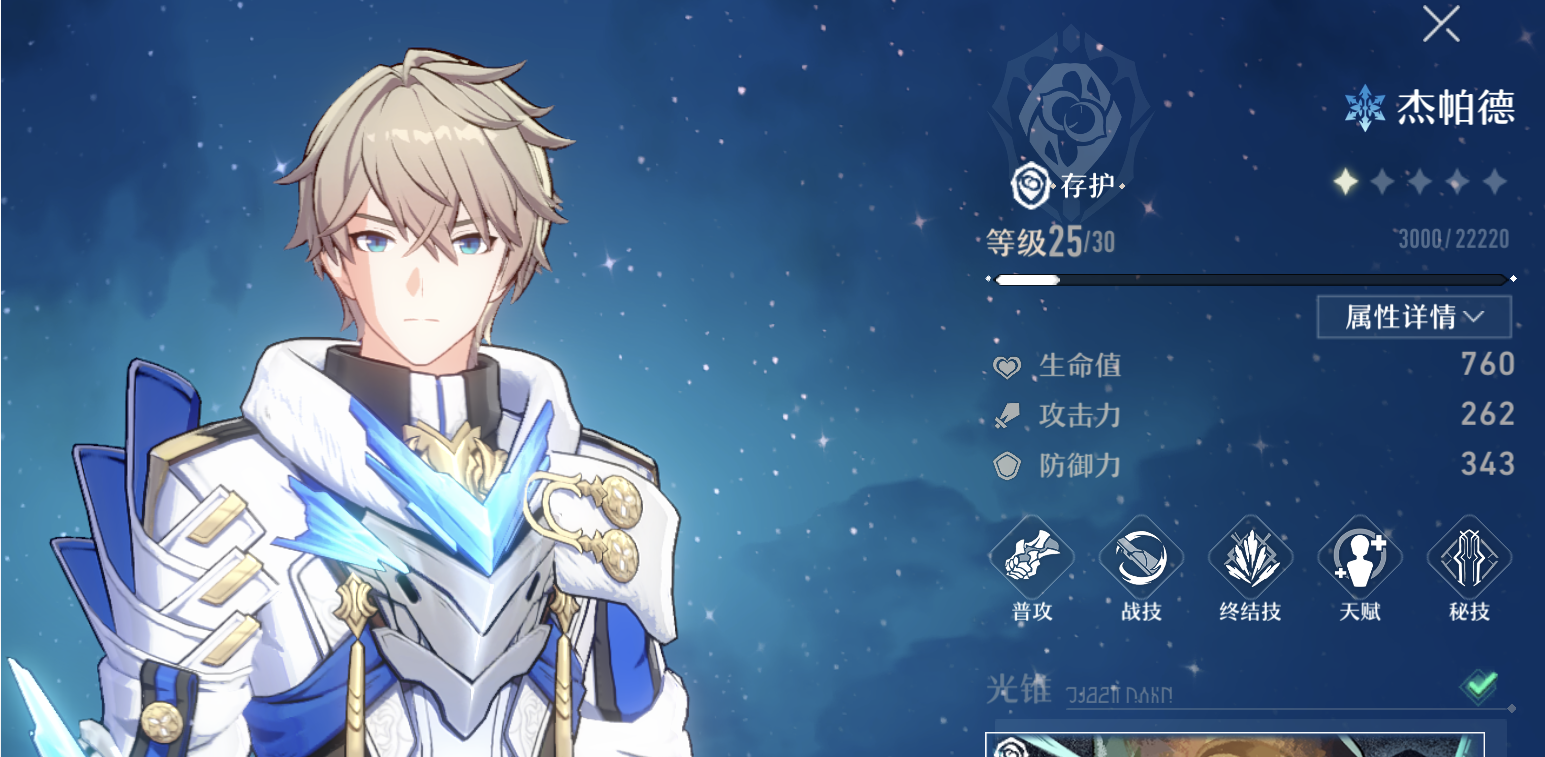Viewport: 1545px width, 757px height.
Task: Select the equipped light cone thumbnail
Action: (1235, 745)
